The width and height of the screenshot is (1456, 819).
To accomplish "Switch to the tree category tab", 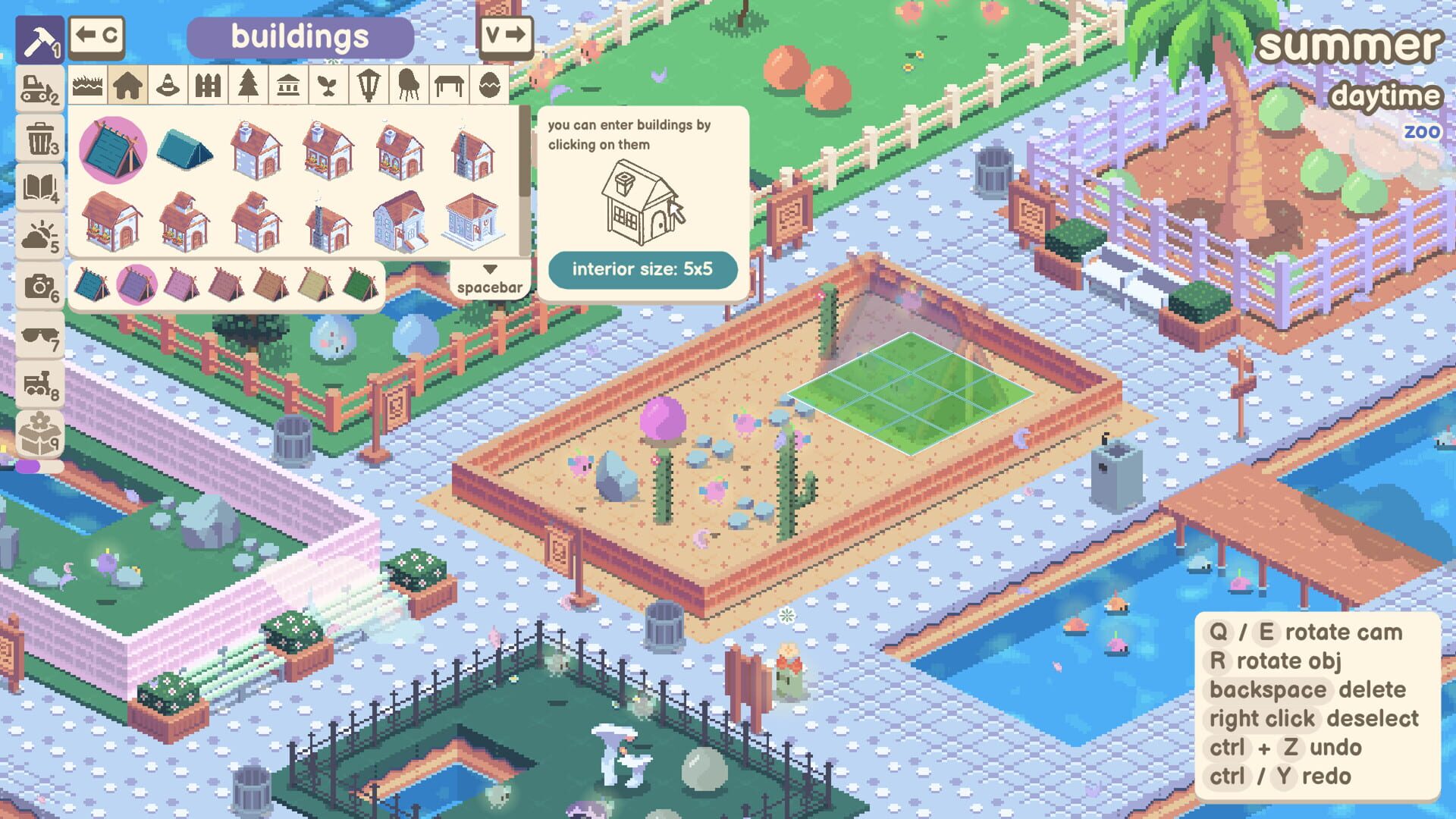I will [247, 86].
